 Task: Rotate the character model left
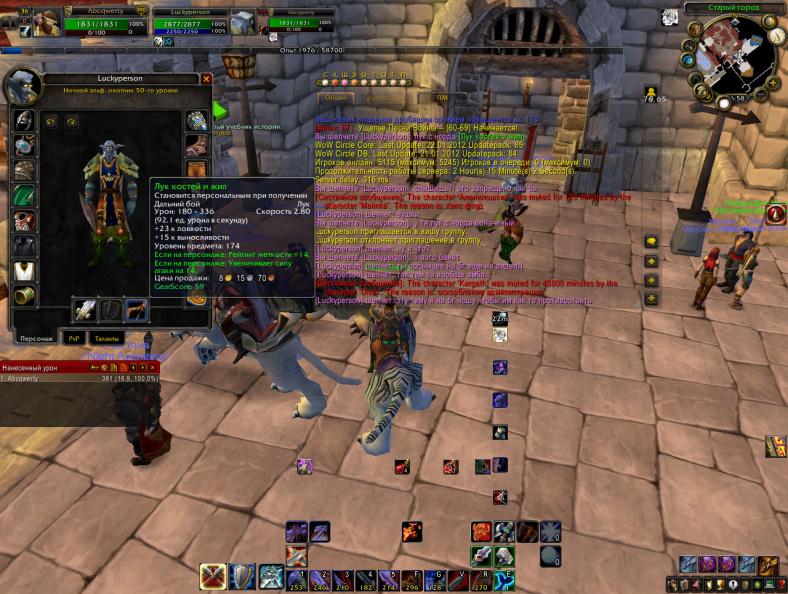coord(51,121)
